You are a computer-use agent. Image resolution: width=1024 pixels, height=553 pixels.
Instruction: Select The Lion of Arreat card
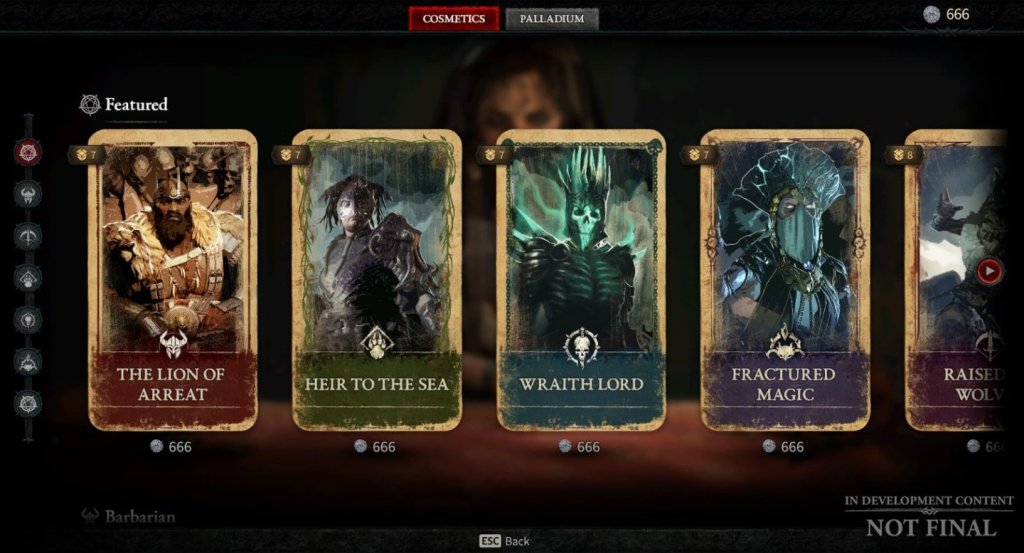[x=172, y=280]
